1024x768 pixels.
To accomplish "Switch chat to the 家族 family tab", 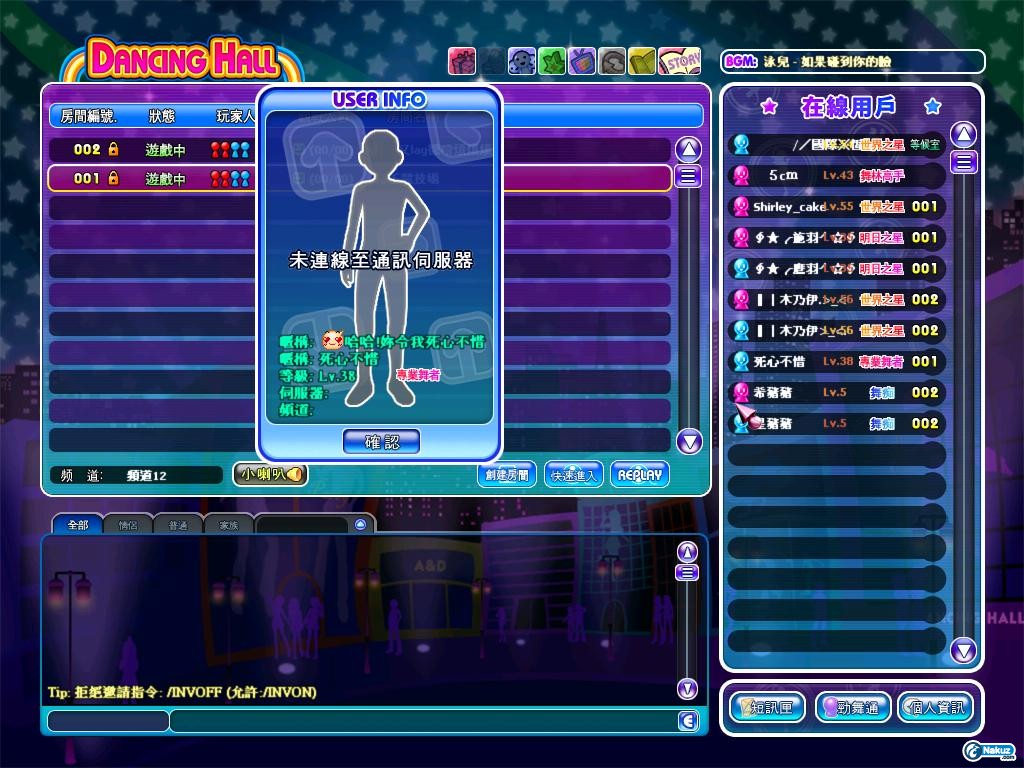I will click(229, 524).
